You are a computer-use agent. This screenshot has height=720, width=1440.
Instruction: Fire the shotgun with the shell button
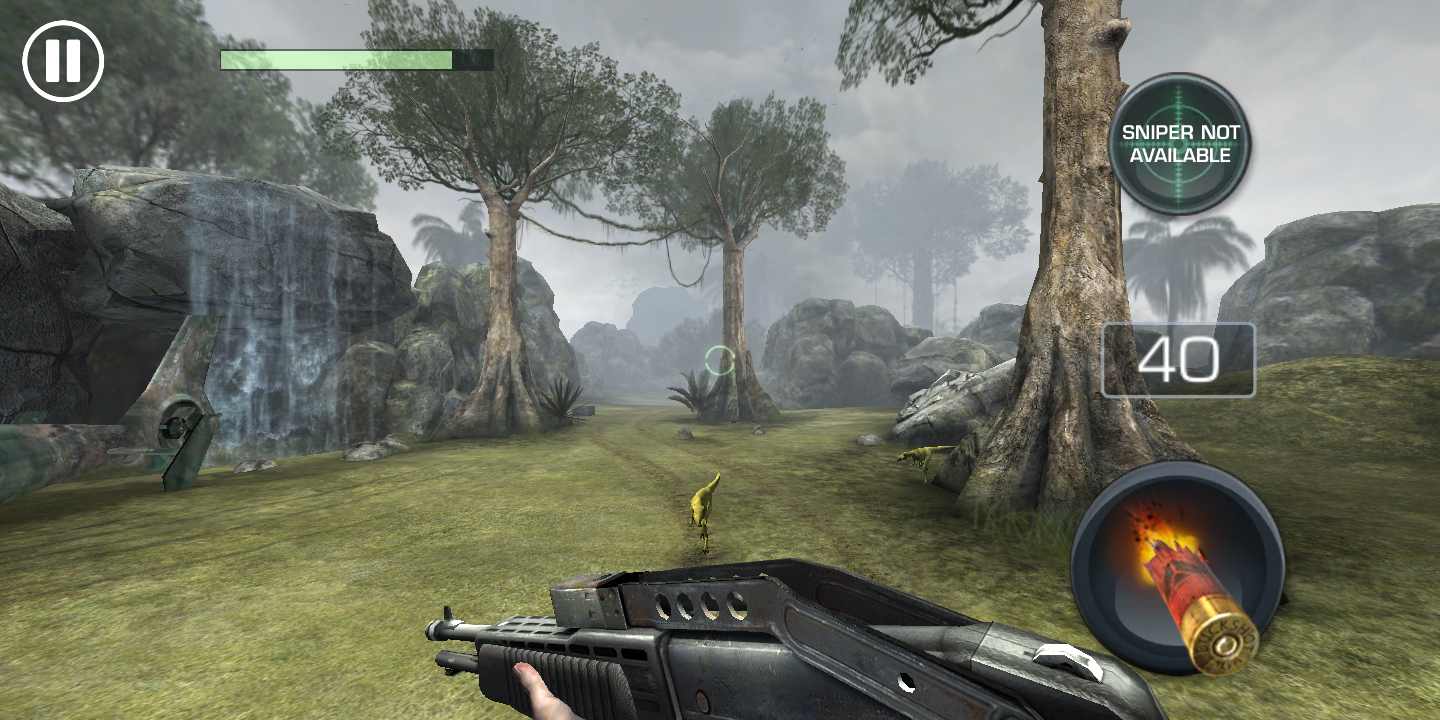(x=1177, y=567)
